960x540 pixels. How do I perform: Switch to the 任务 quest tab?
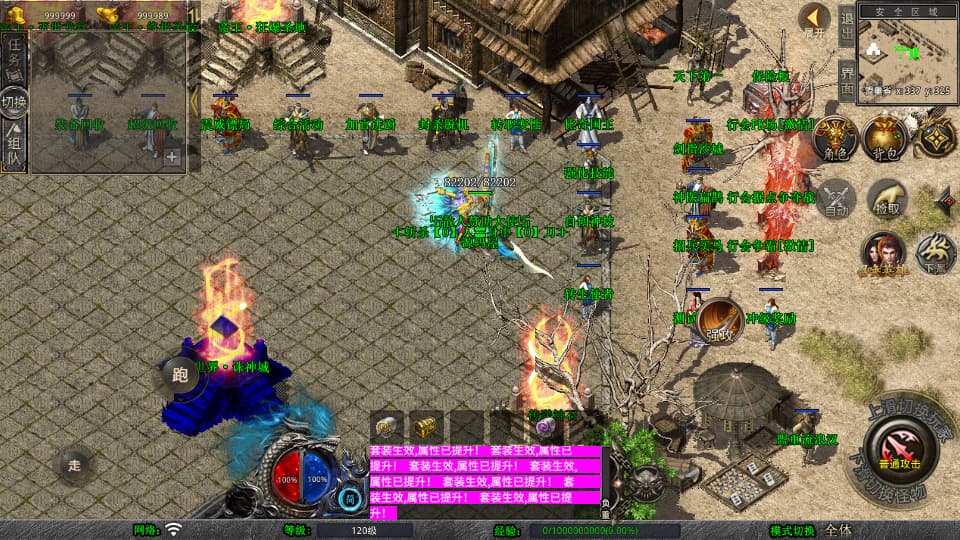[x=15, y=59]
